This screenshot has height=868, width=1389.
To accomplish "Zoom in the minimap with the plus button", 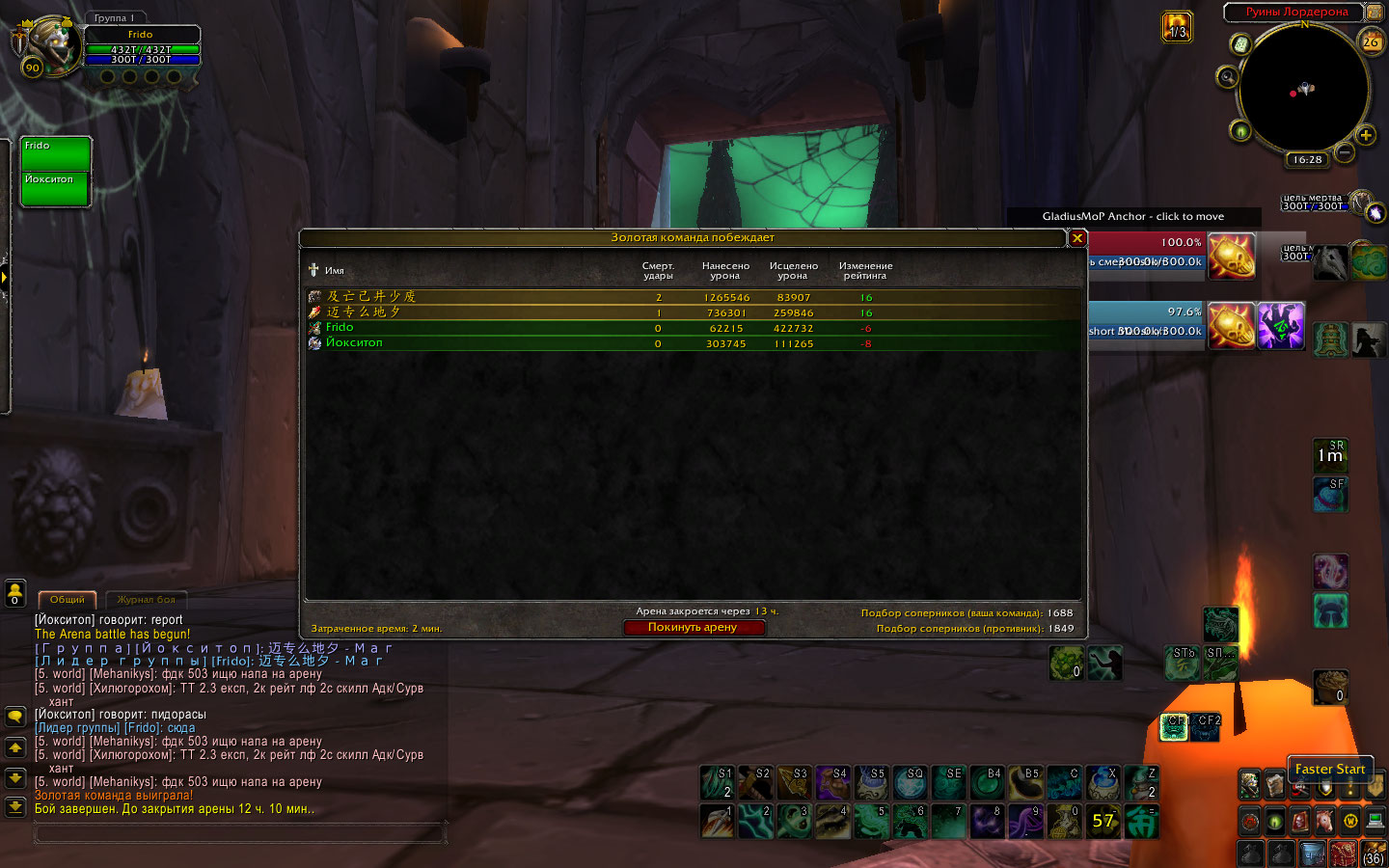I will click(x=1366, y=135).
